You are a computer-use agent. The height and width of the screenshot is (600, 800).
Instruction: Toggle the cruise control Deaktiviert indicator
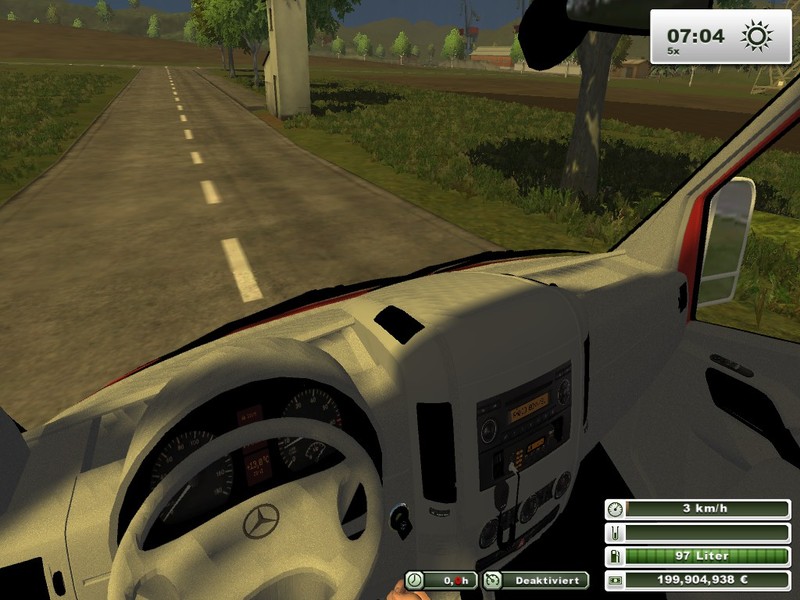535,580
